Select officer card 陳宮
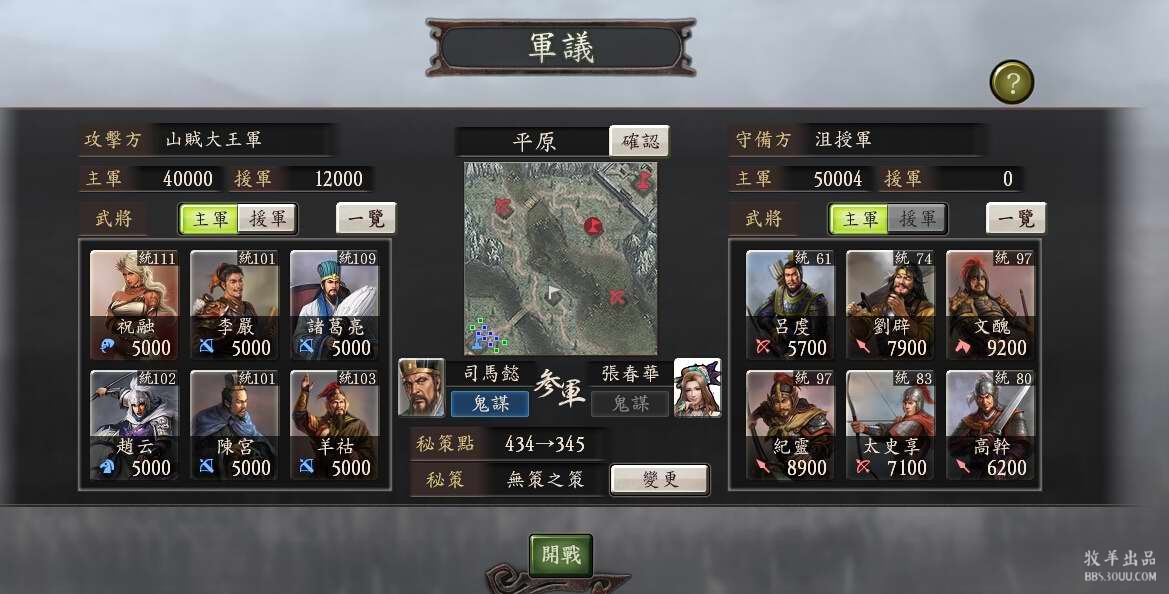The height and width of the screenshot is (594, 1169). coord(235,425)
